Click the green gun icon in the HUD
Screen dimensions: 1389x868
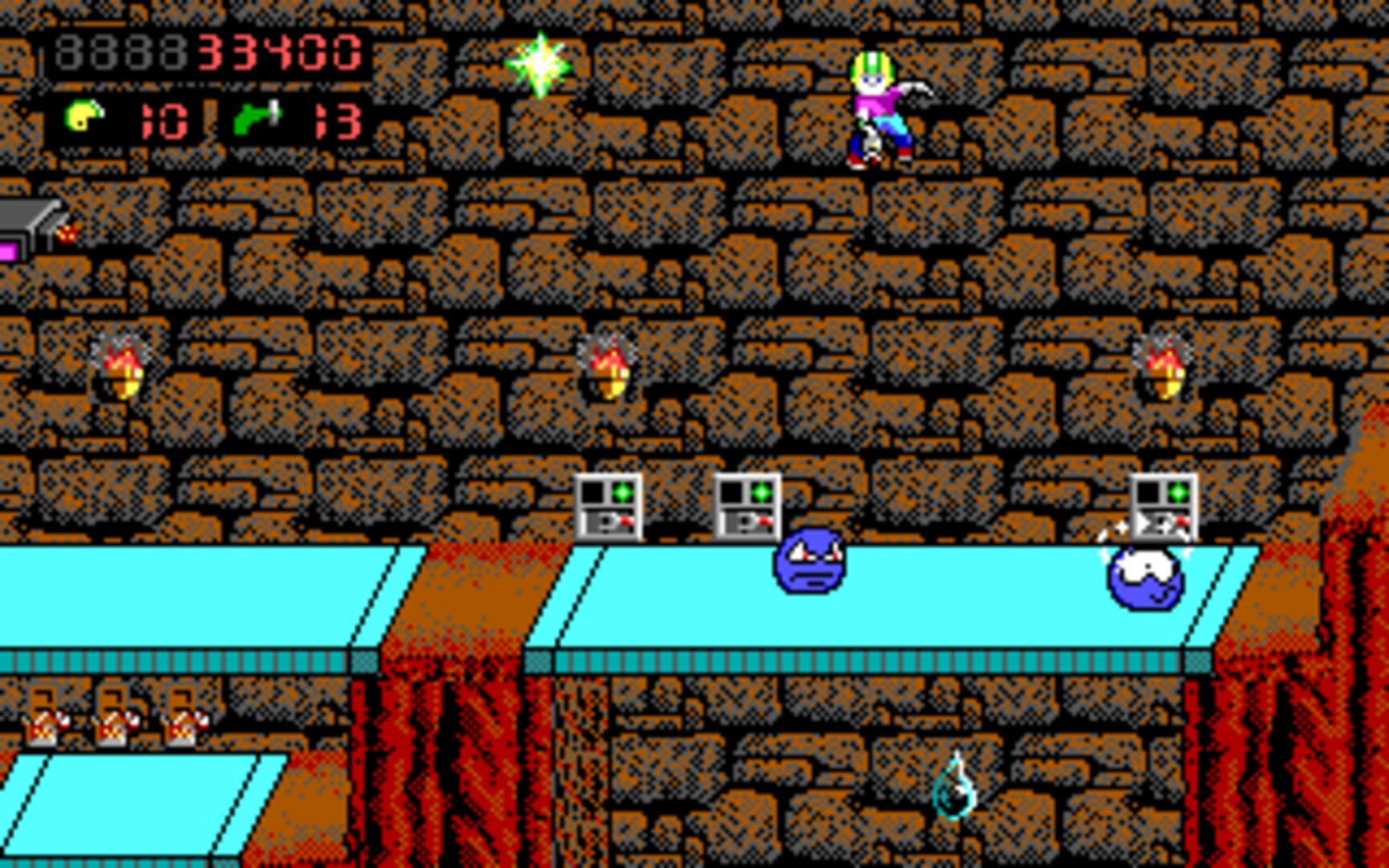258,117
